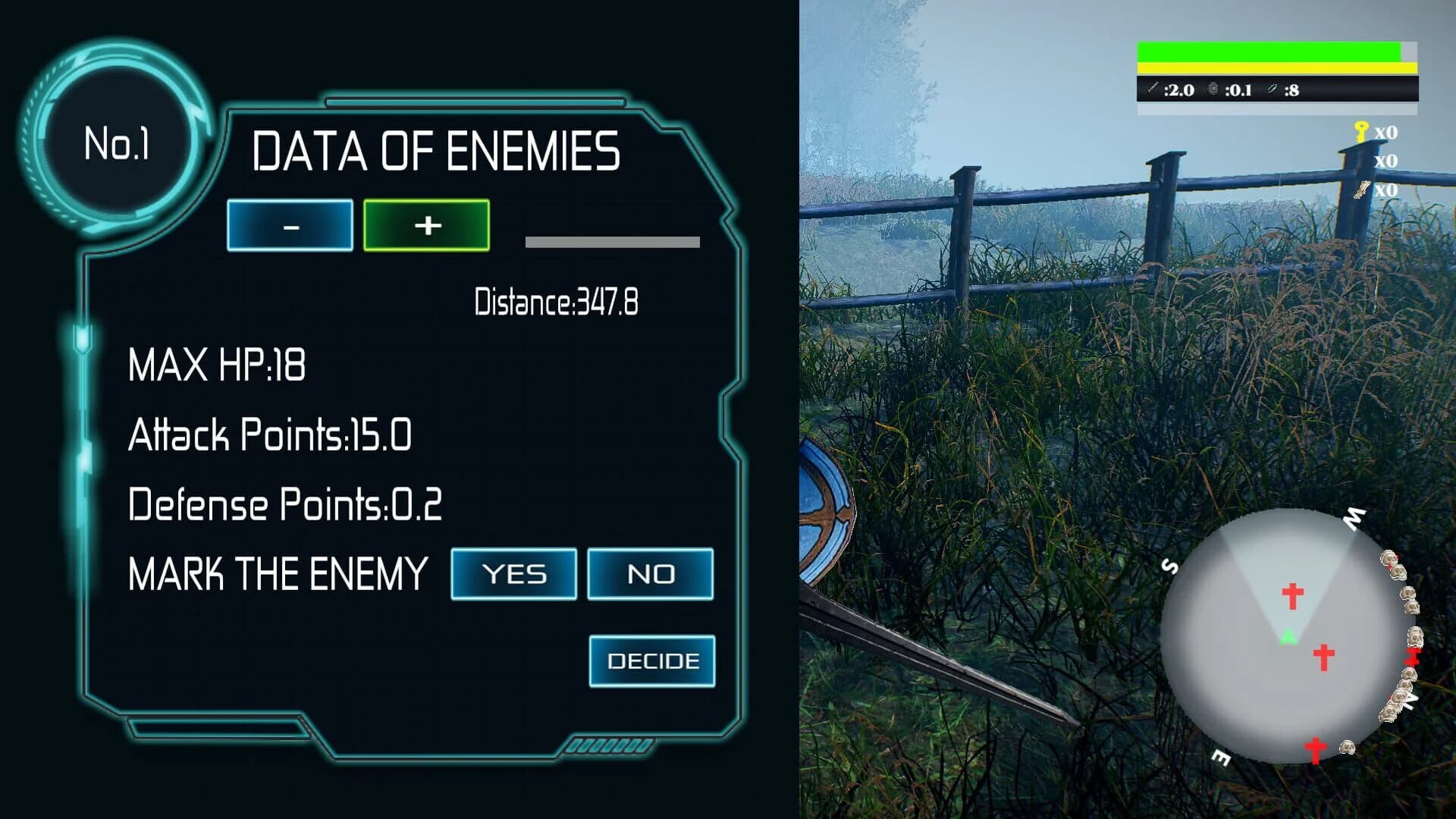Select YES to mark the enemy
Image resolution: width=1456 pixels, height=819 pixels.
point(513,574)
